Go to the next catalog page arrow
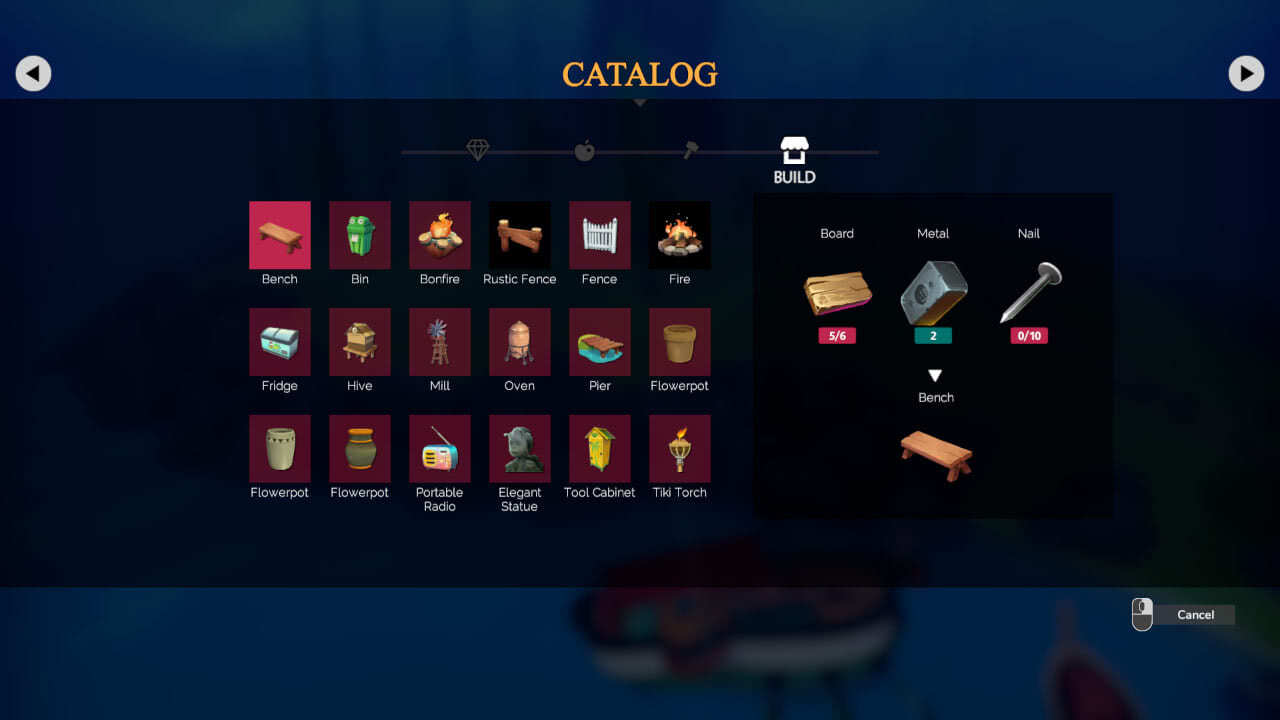The height and width of the screenshot is (720, 1280). click(1246, 73)
